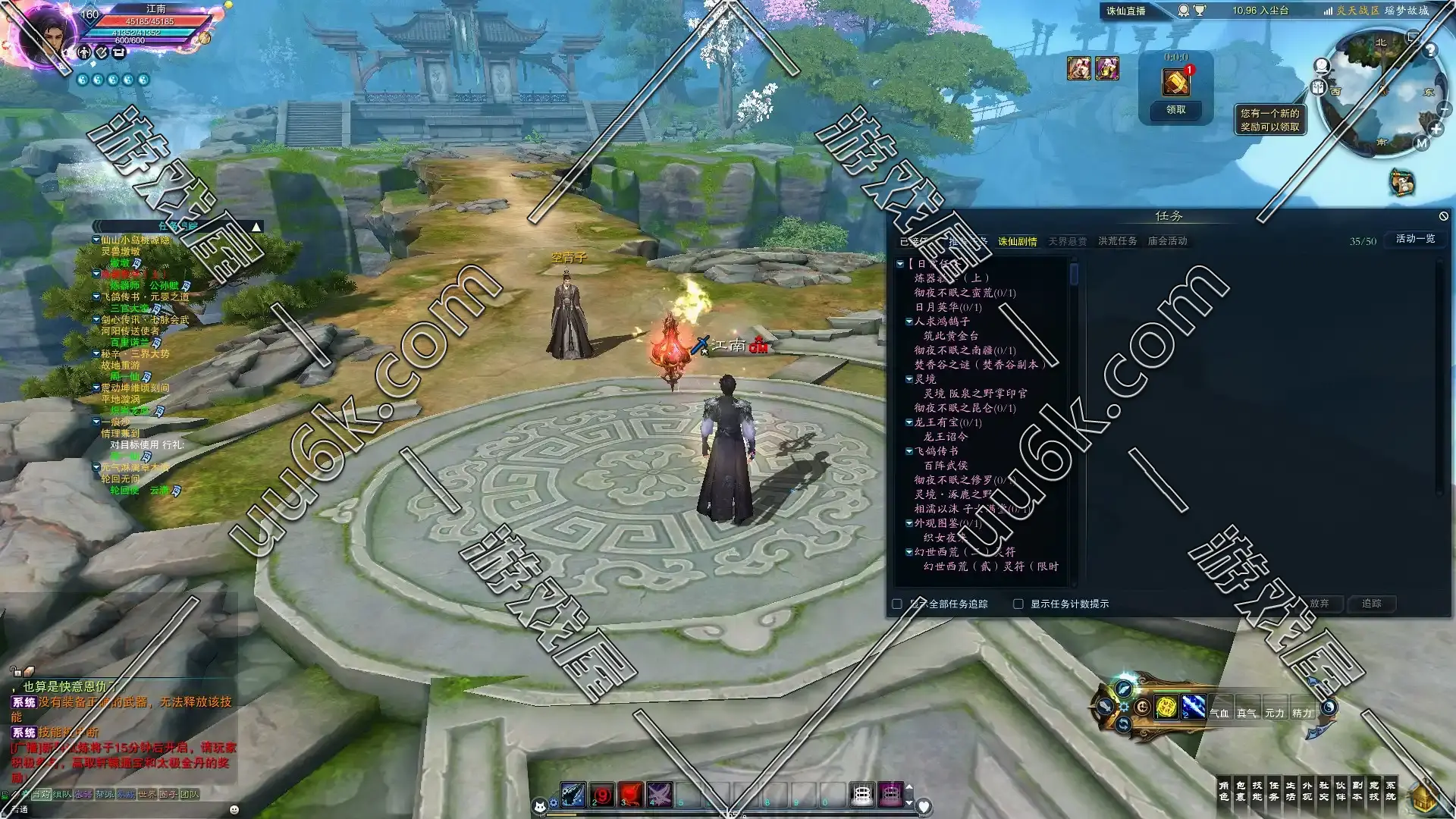Open the 包裹 bag menu
Screen dimensions: 1456x819
click(x=1240, y=791)
